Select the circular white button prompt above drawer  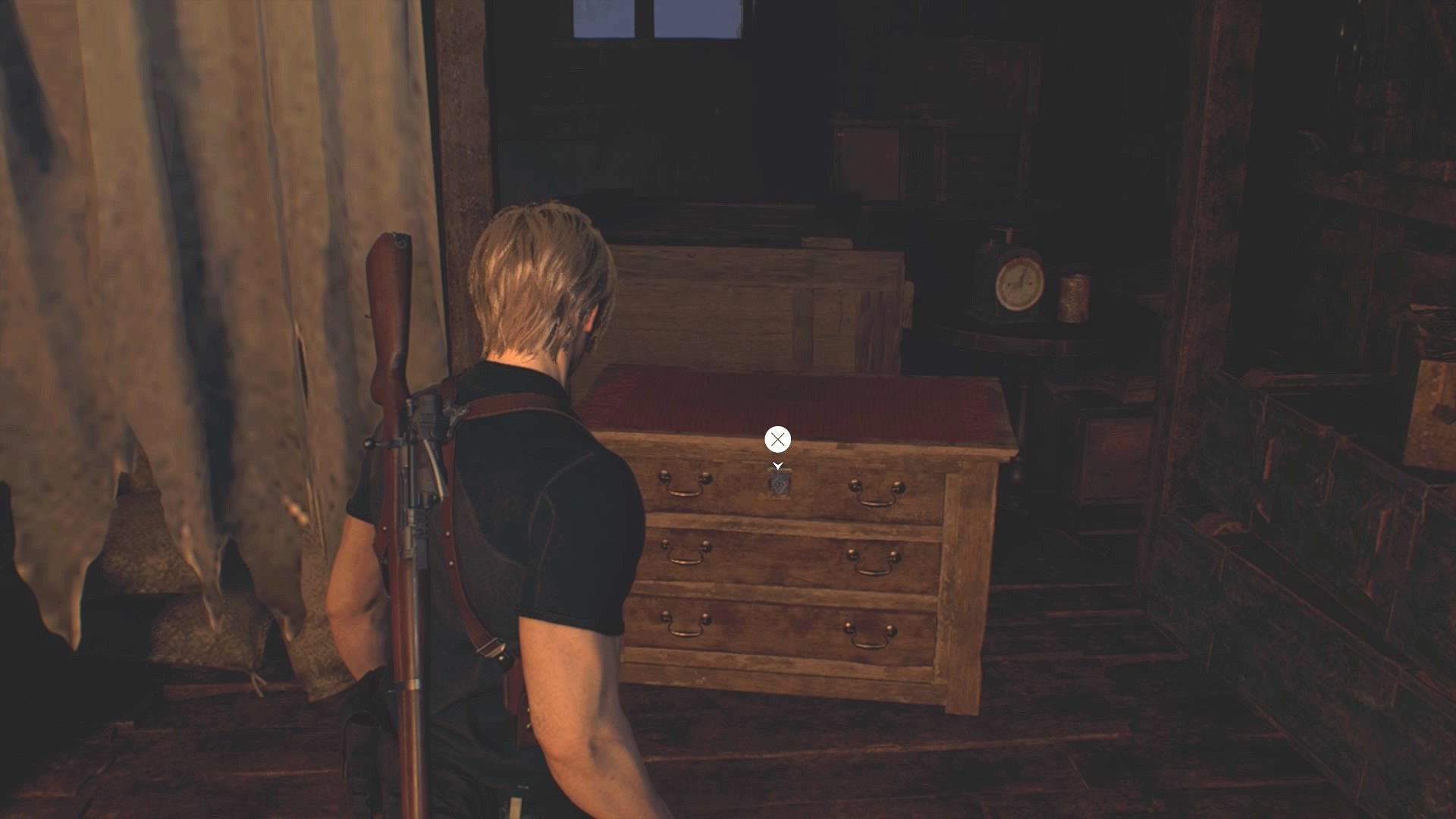[x=777, y=438]
